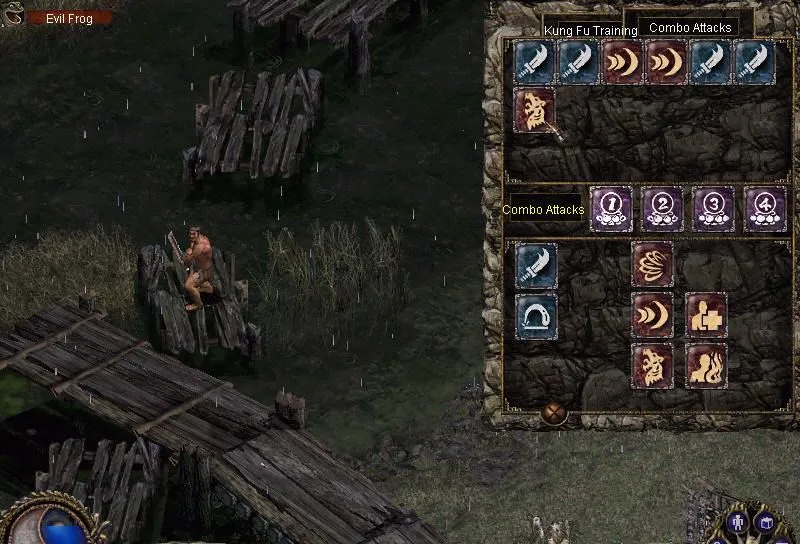Open the Combo Attacks tab
The height and width of the screenshot is (544, 800).
690,28
